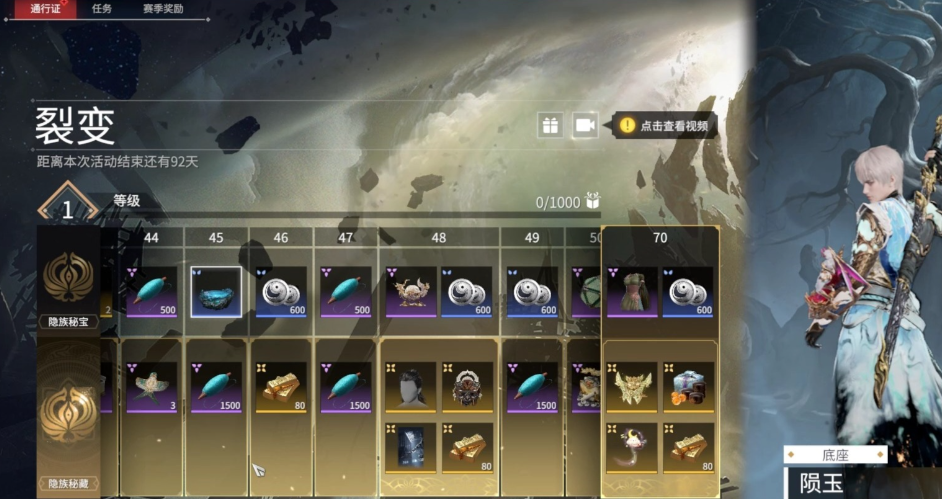Select the level 48 demon mask reward

tap(467, 387)
